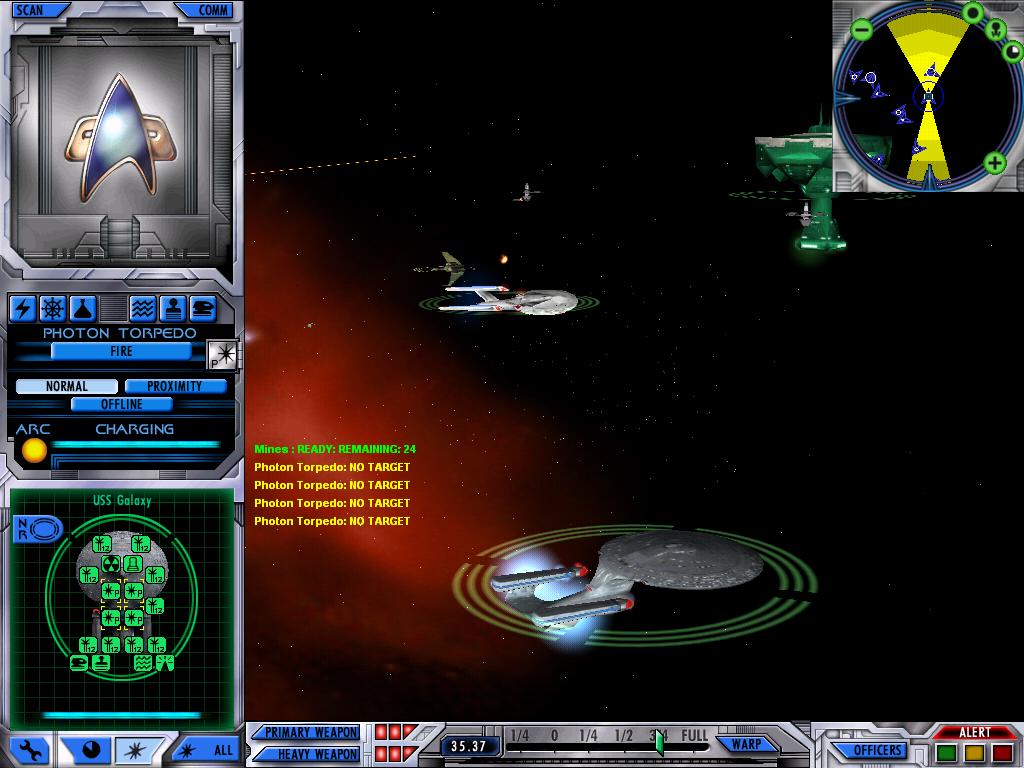Select ALL weapons button
The width and height of the screenshot is (1024, 768).
point(209,749)
